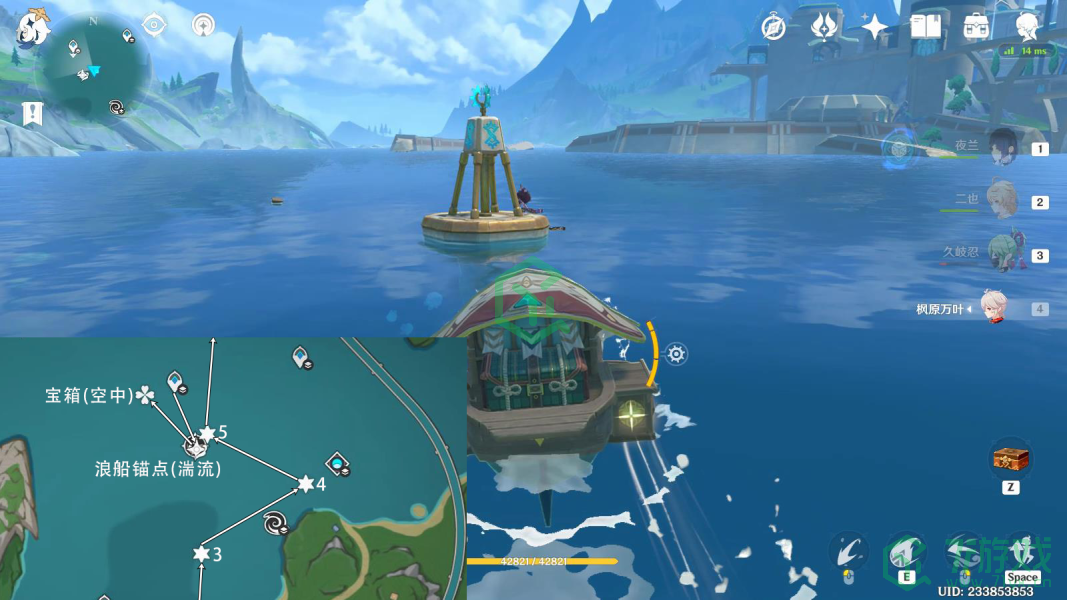
Task: Switch to party member 二也
Action: [1001, 200]
